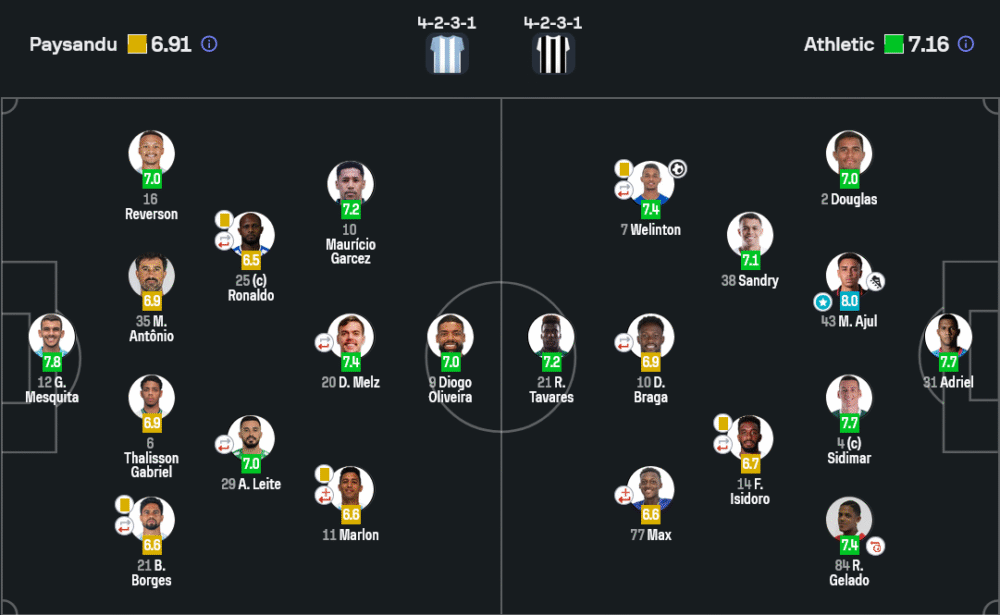Open D. Braga's player portrait
Viewport: 1000px width, 615px height.
[651, 337]
